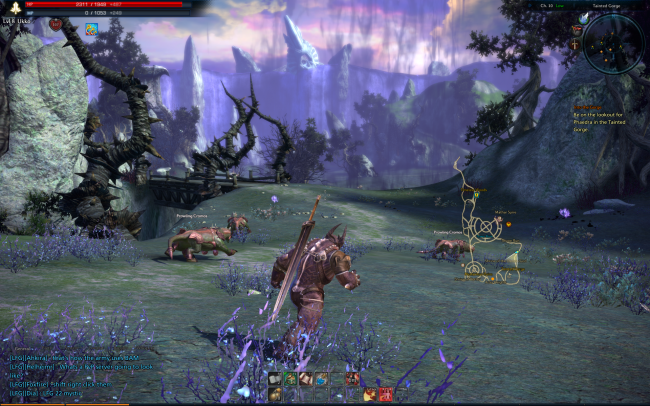Image resolution: width=650 pixels, height=406 pixels.
Task: Use the parchment scroll hotbar slot
Action: click(x=306, y=379)
